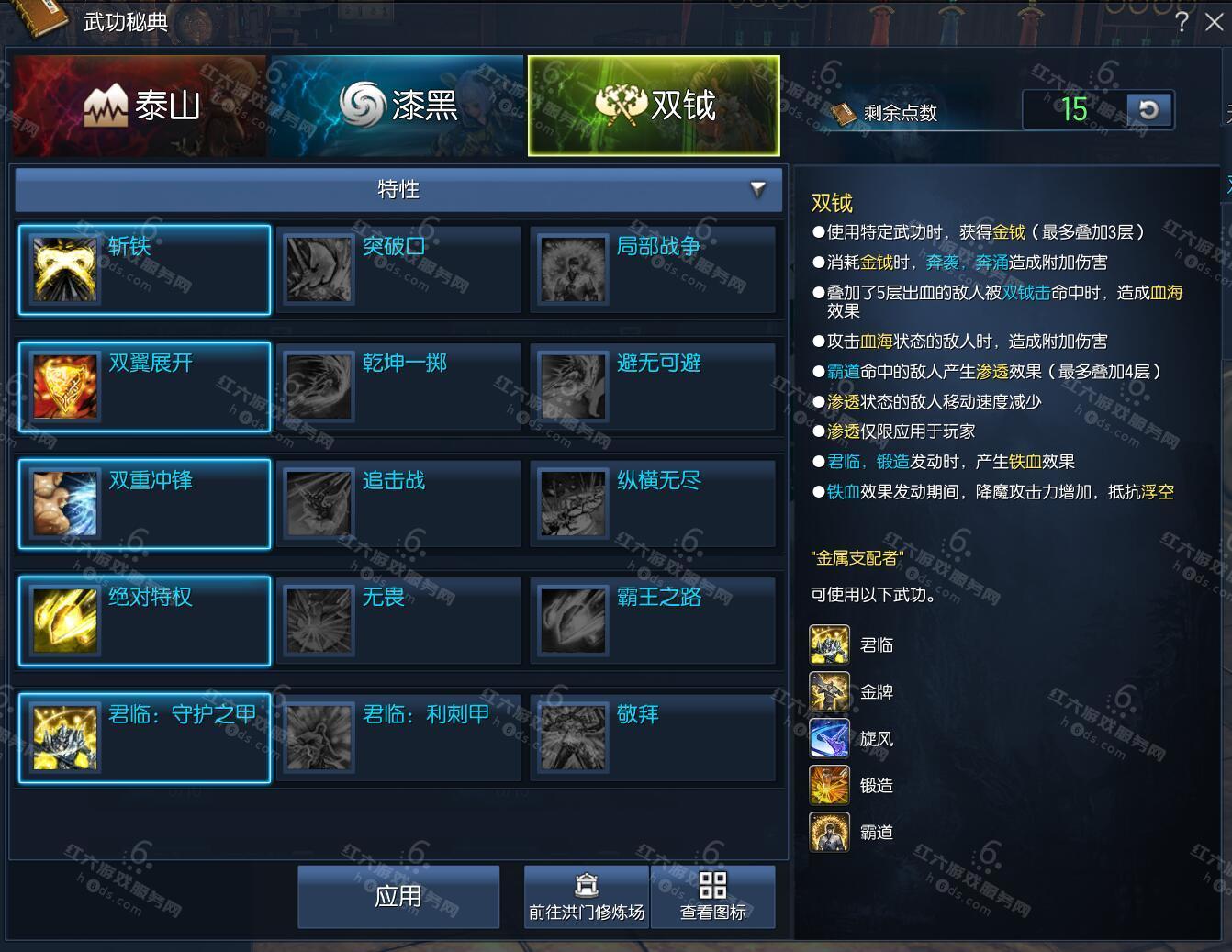The height and width of the screenshot is (952, 1232).
Task: Click the 应用 apply button
Action: tap(398, 897)
